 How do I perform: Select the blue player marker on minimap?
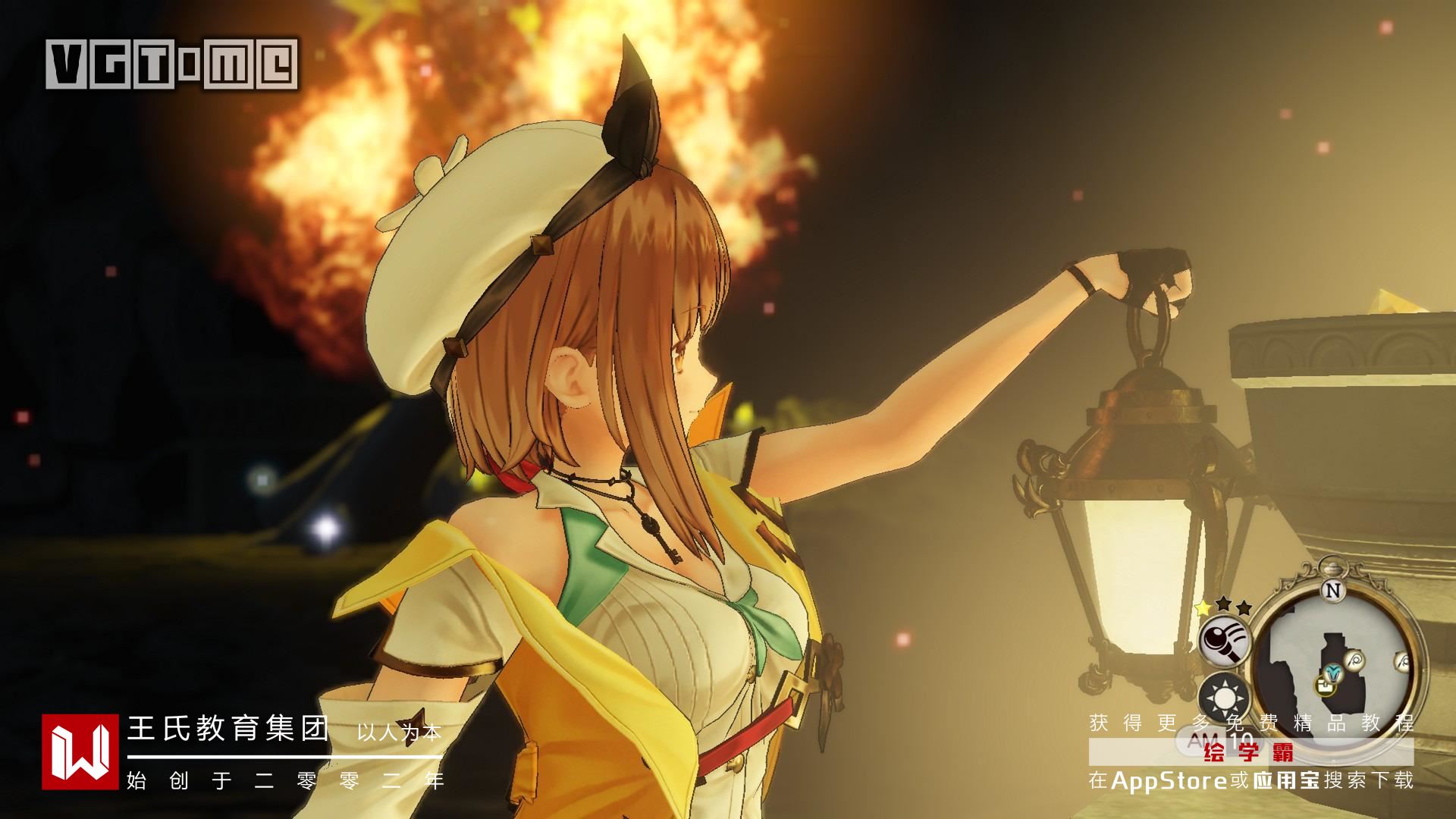(x=1333, y=671)
